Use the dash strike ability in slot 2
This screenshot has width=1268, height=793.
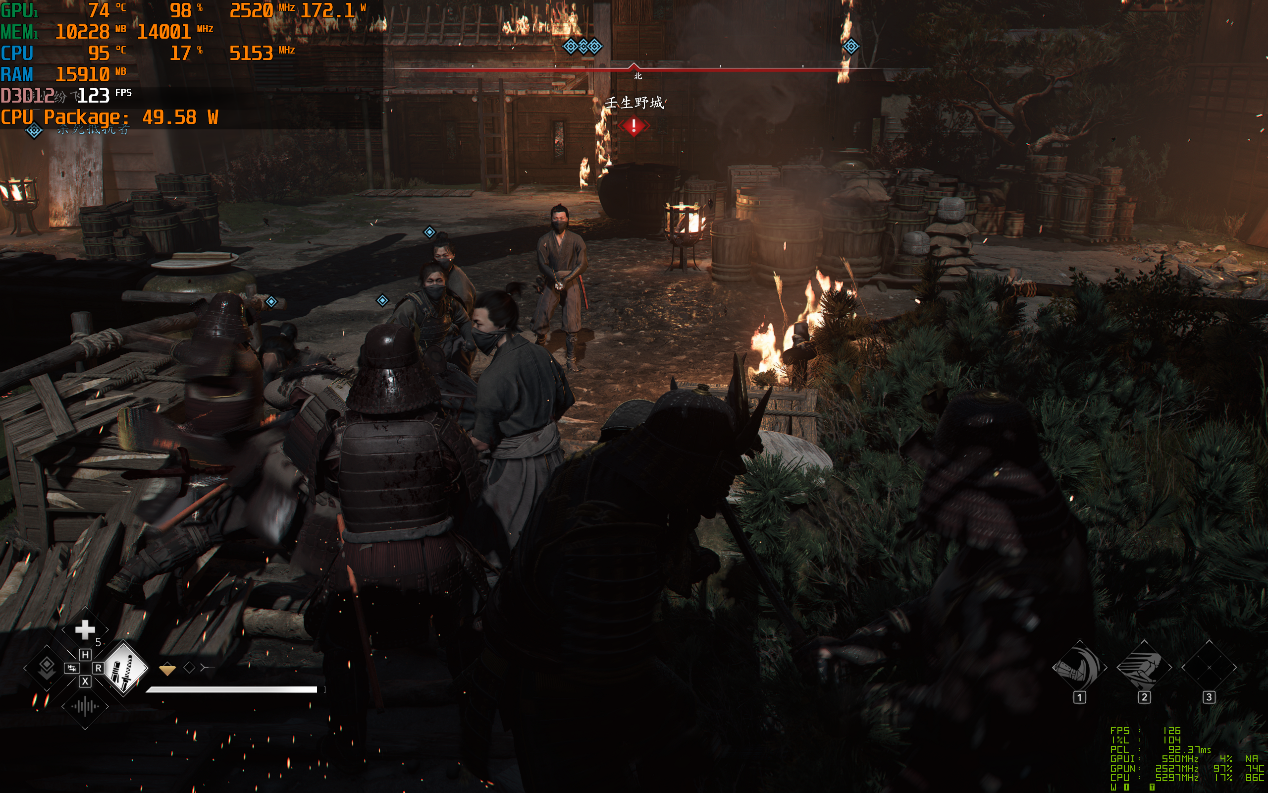tap(1144, 665)
